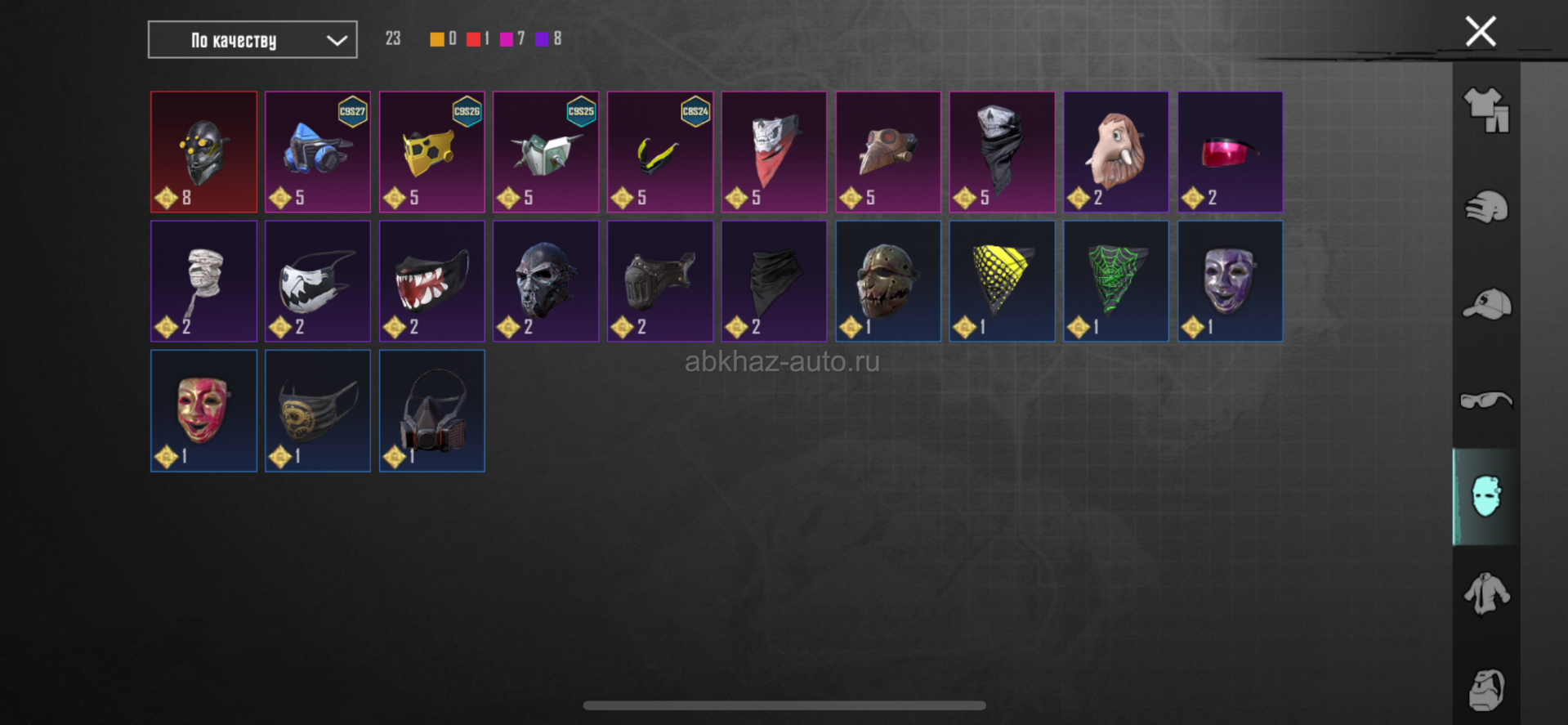Switch to the outfits shirt-and-pants tab
Viewport: 1568px width, 725px height.
coord(1486,110)
